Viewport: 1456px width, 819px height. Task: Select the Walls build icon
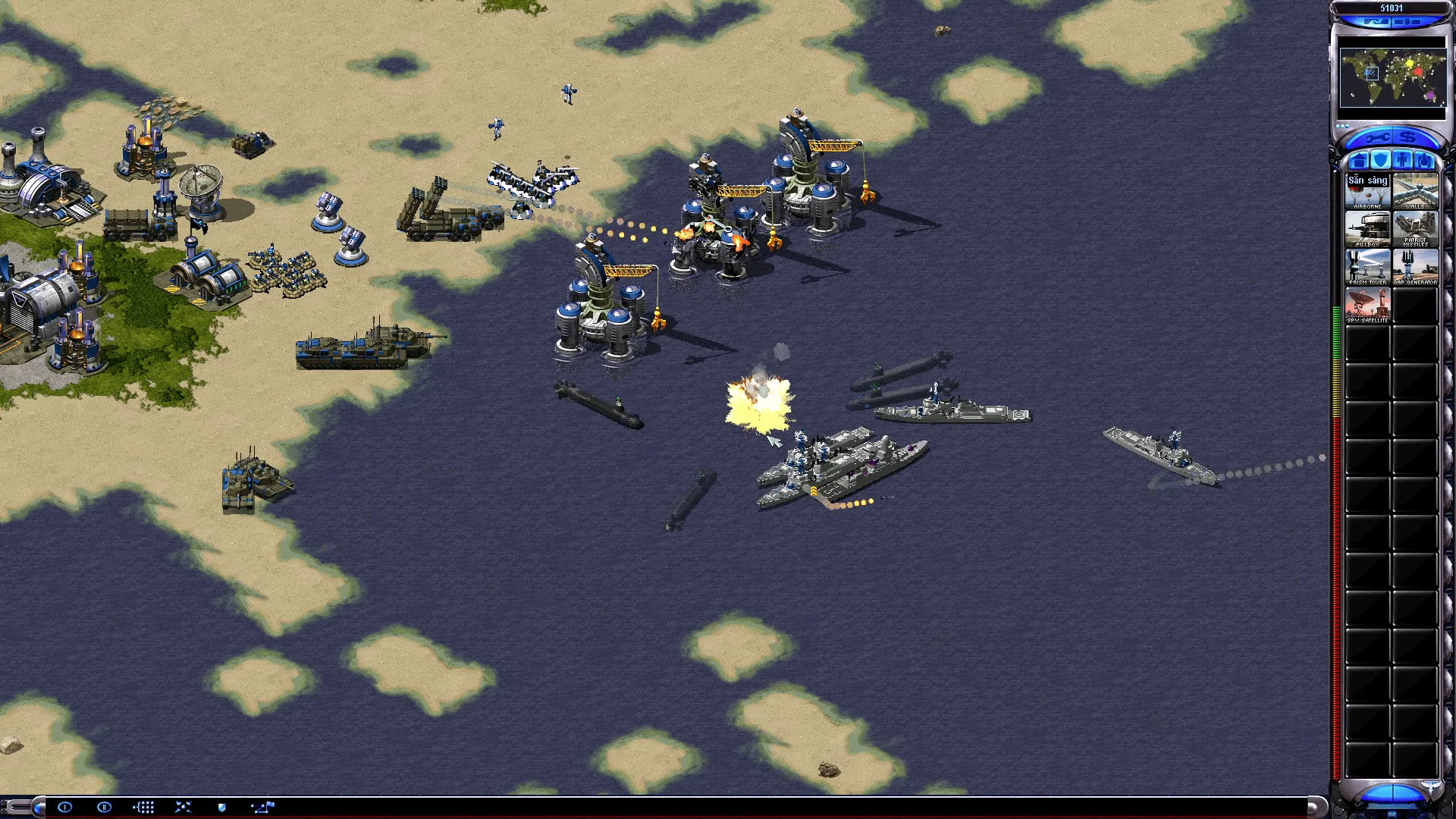(x=1416, y=190)
